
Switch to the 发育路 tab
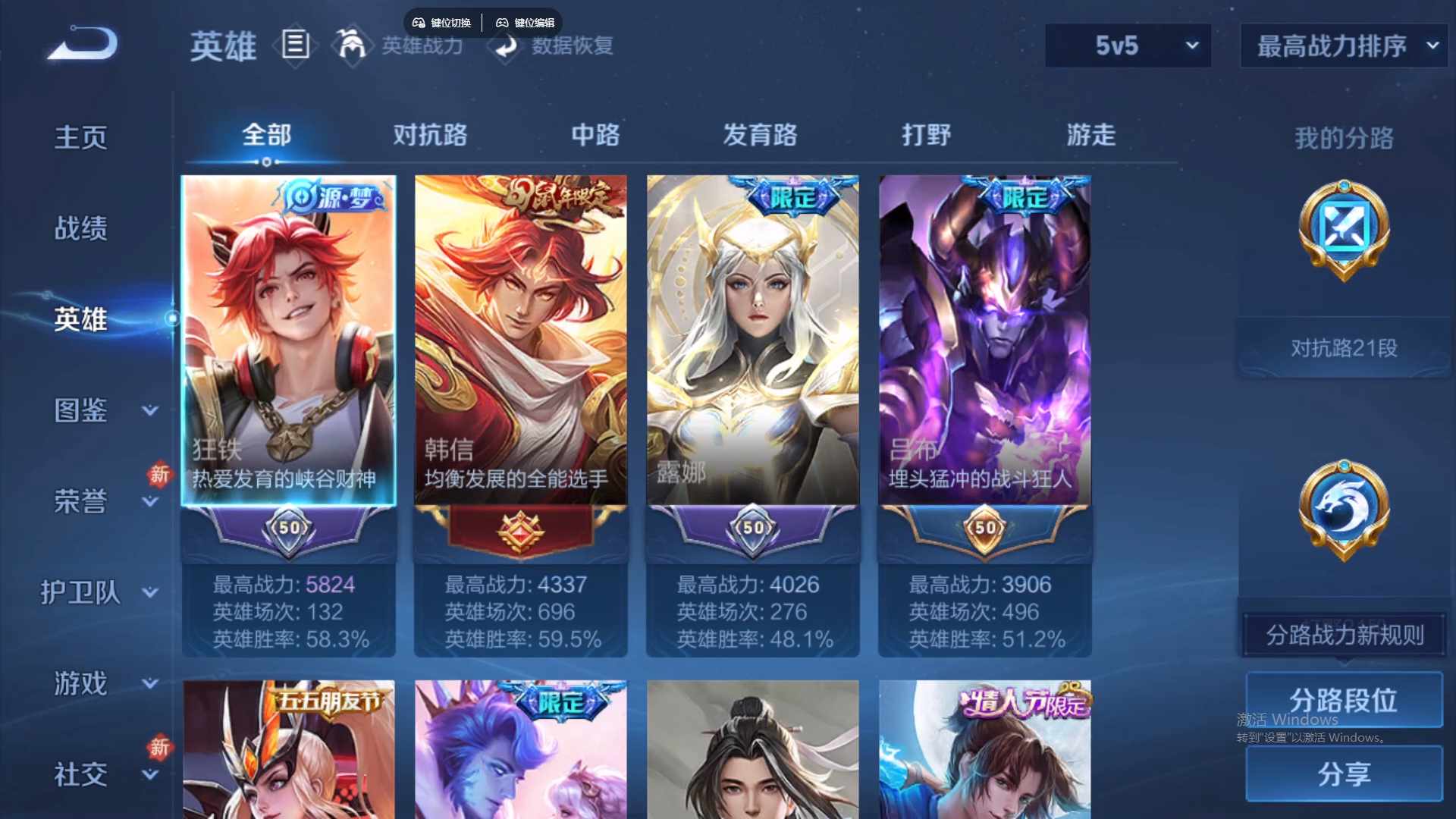[762, 135]
